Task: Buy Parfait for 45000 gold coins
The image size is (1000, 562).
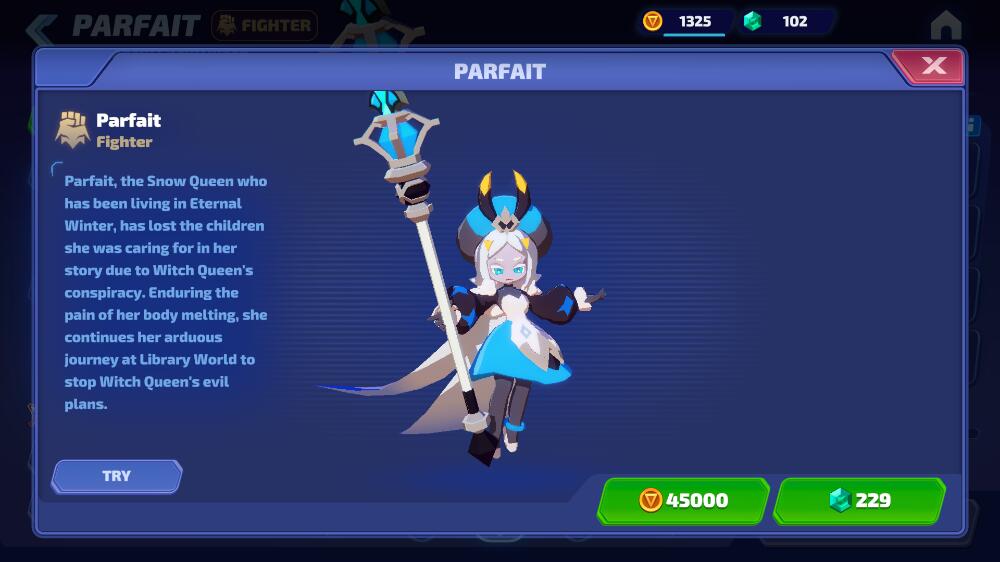Action: (x=684, y=500)
